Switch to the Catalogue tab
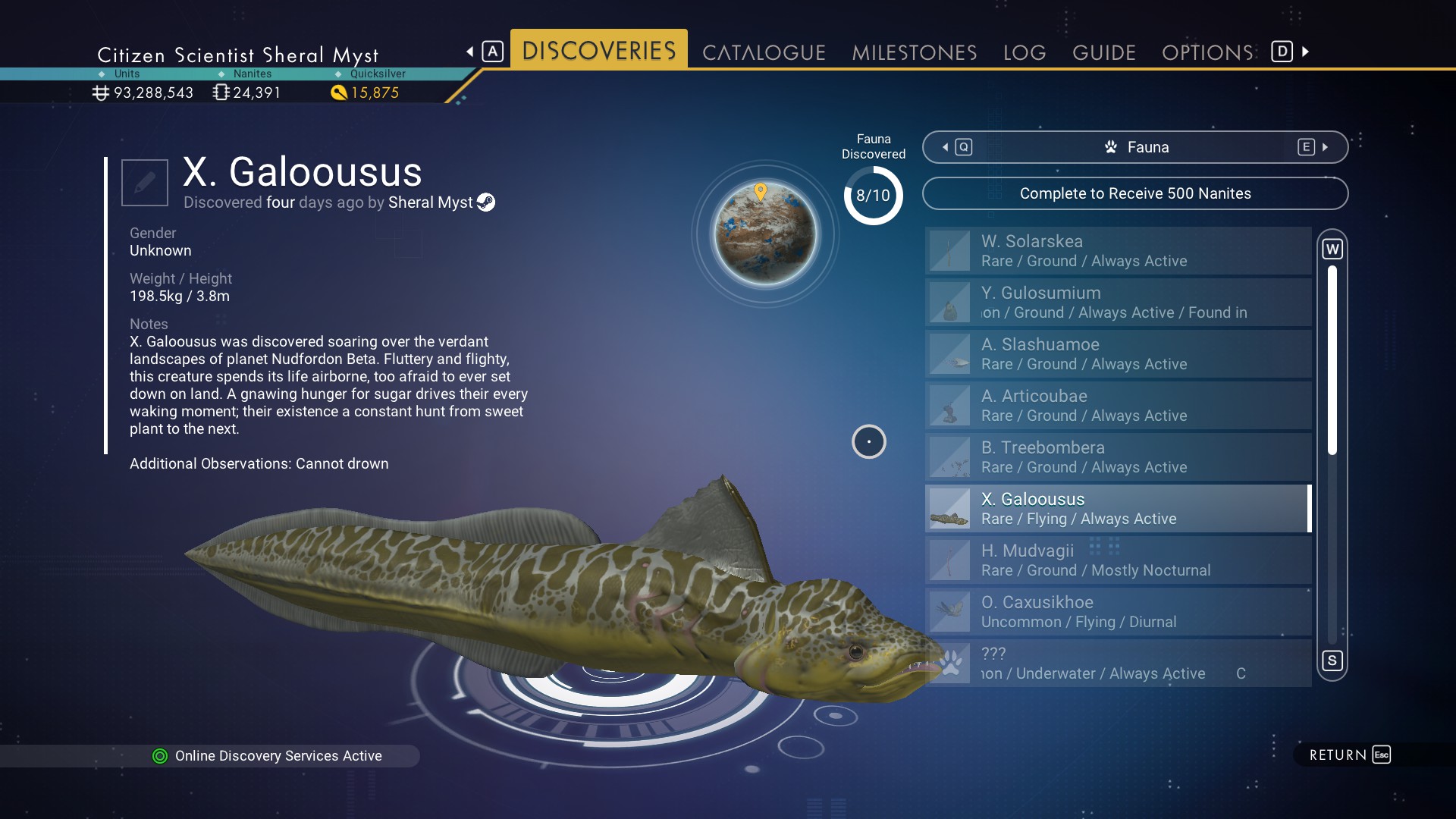 point(764,52)
